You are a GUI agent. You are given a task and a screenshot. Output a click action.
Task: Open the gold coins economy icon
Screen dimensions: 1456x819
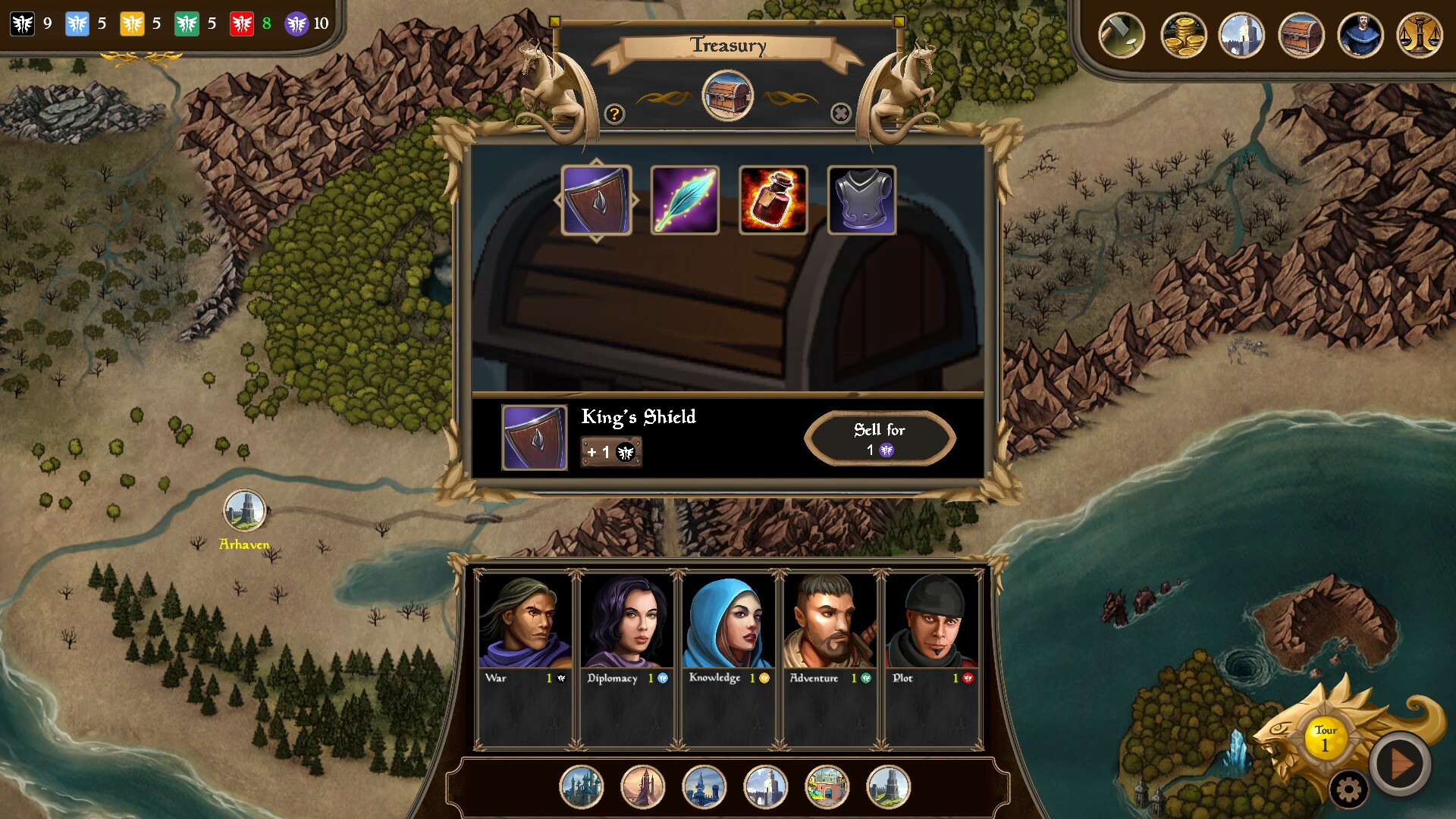coord(1183,34)
